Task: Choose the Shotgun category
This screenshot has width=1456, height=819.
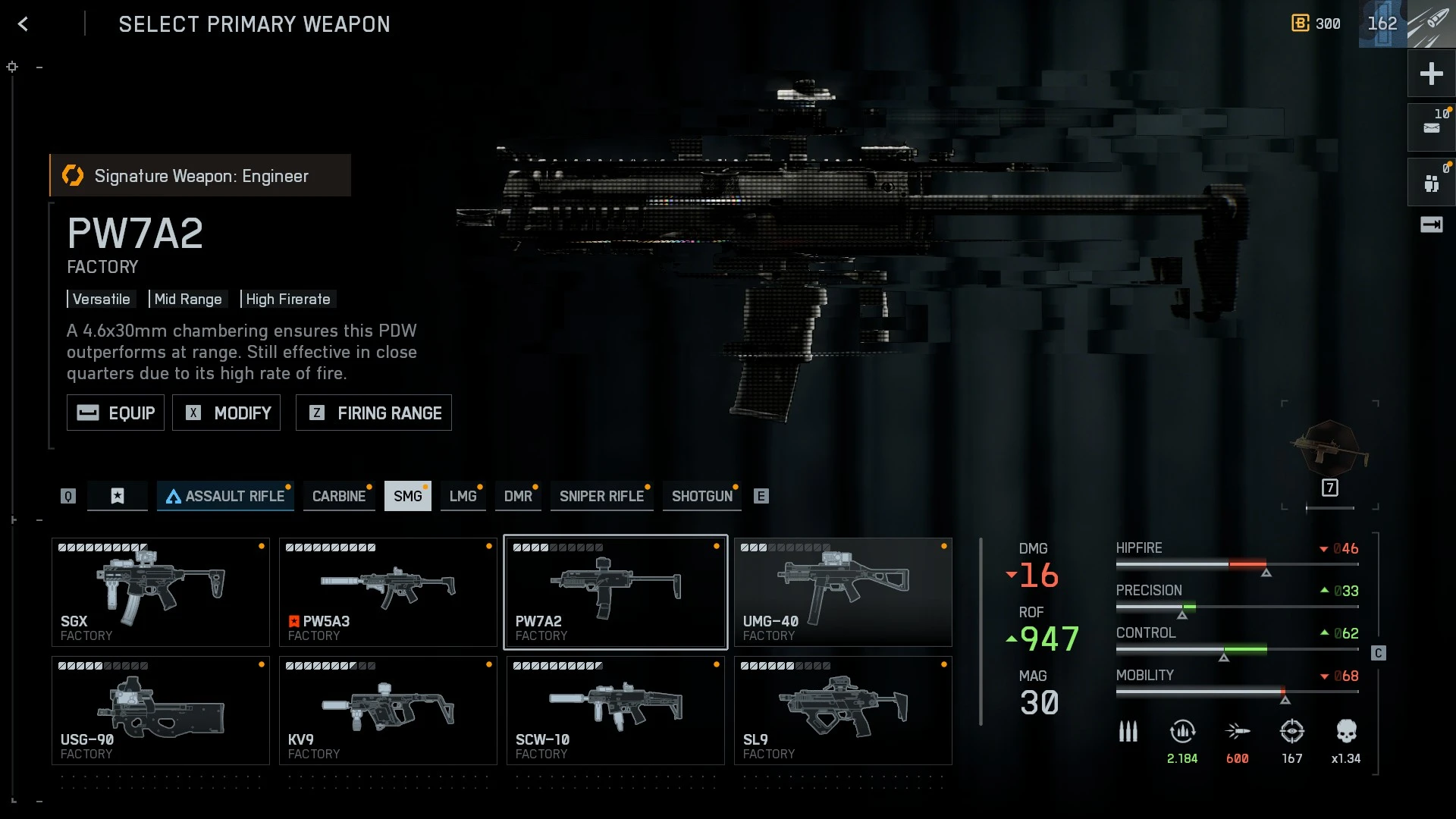Action: [701, 496]
